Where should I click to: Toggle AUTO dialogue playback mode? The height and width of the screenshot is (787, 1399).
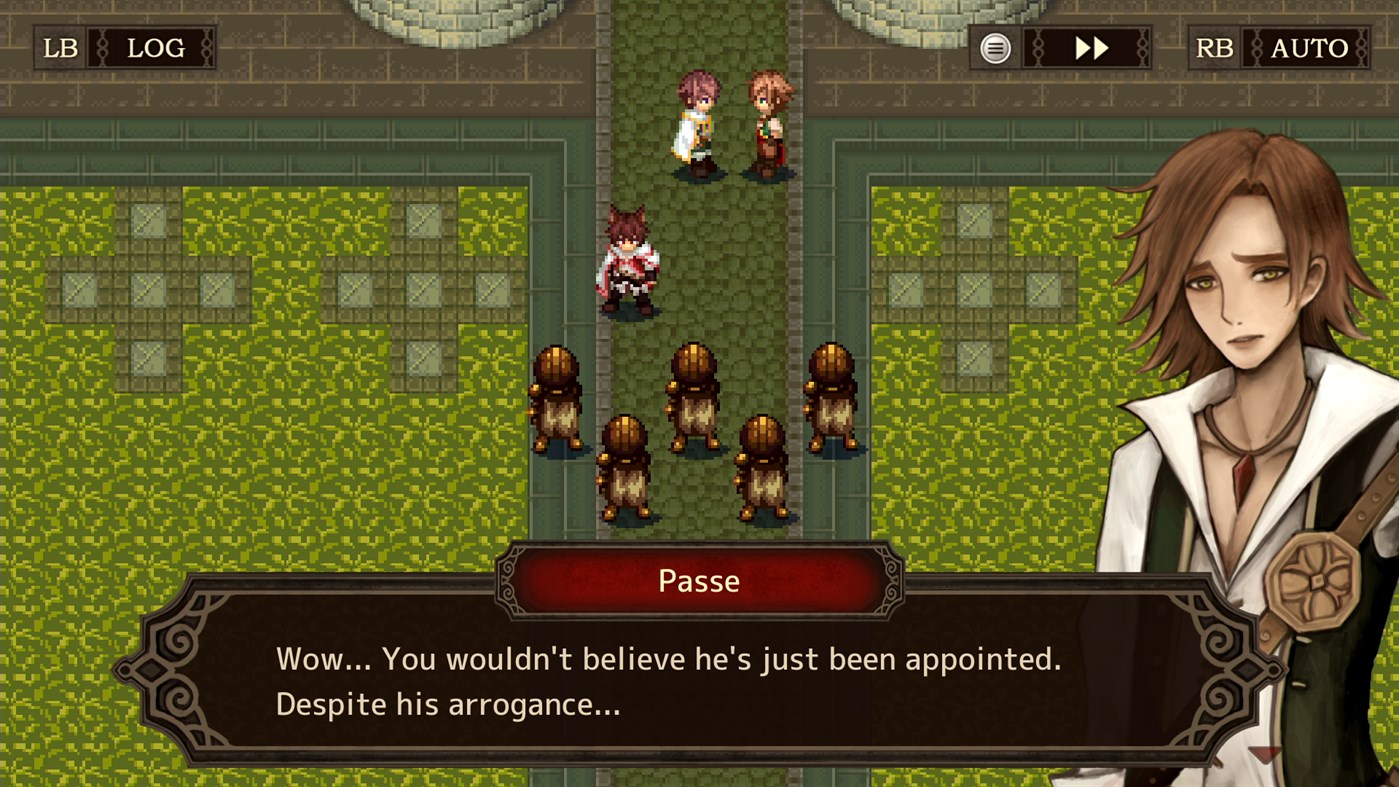click(1311, 47)
